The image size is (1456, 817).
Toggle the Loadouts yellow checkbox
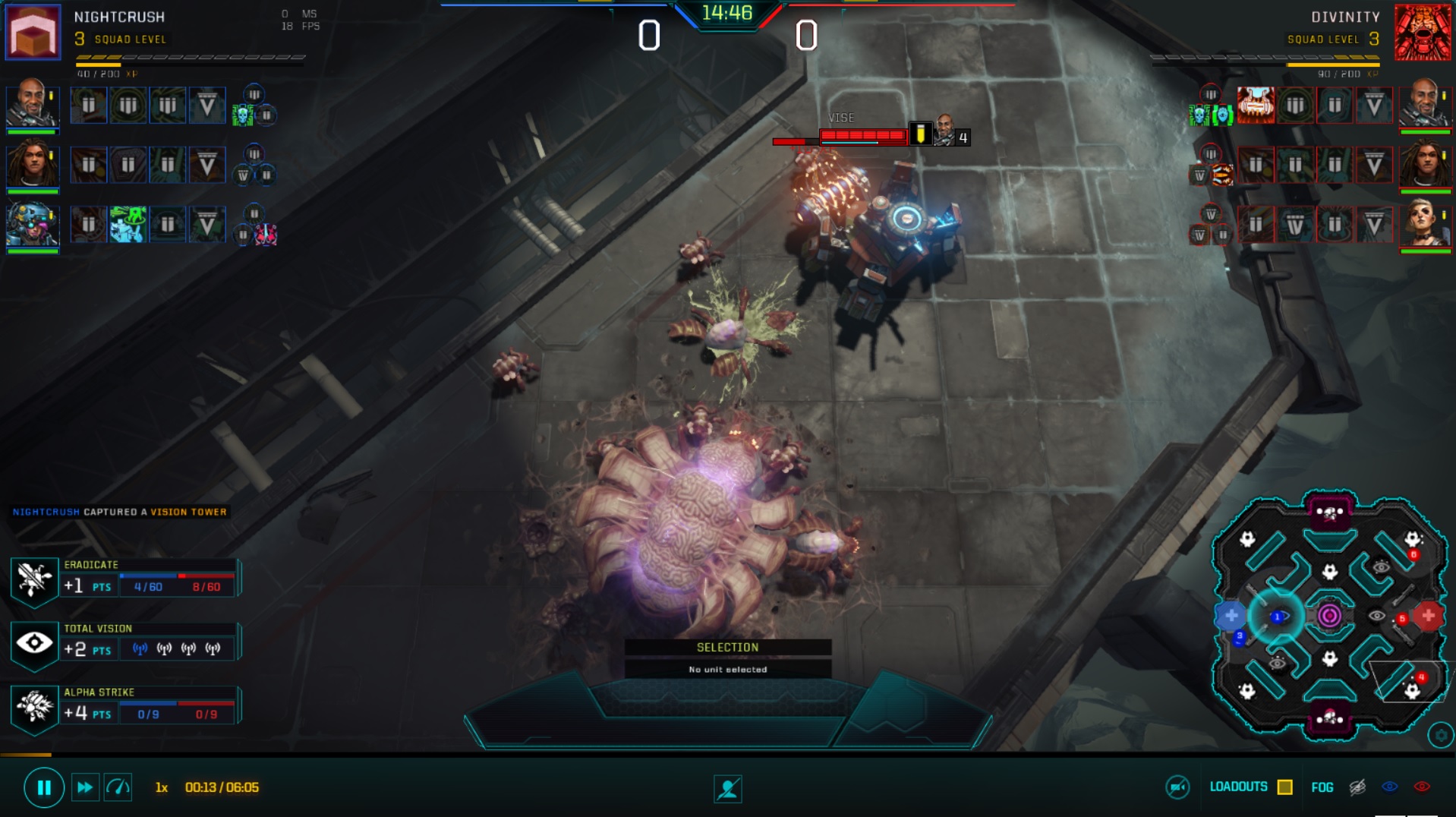pyautogui.click(x=1284, y=787)
